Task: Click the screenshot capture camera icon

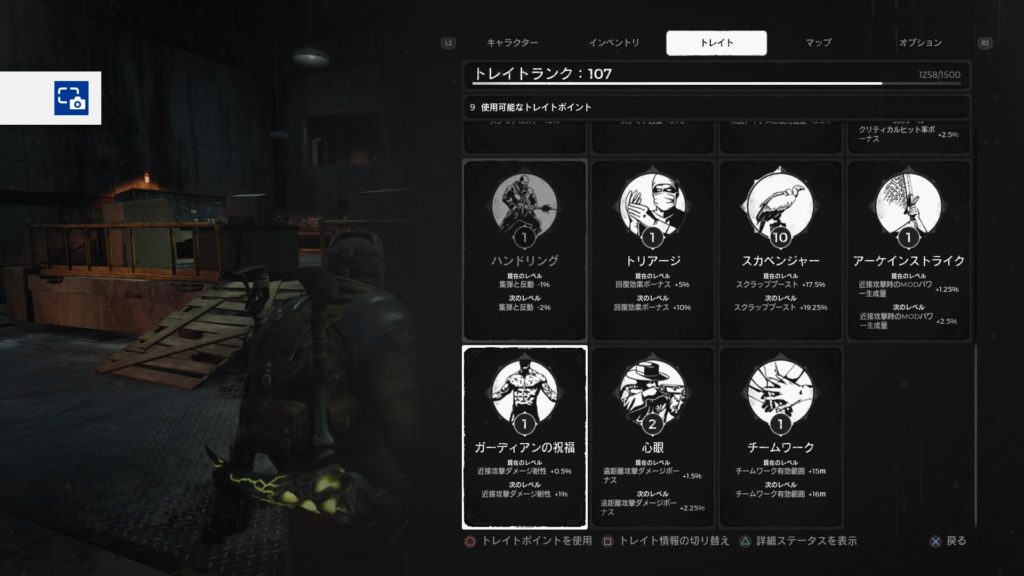Action: [x=71, y=98]
